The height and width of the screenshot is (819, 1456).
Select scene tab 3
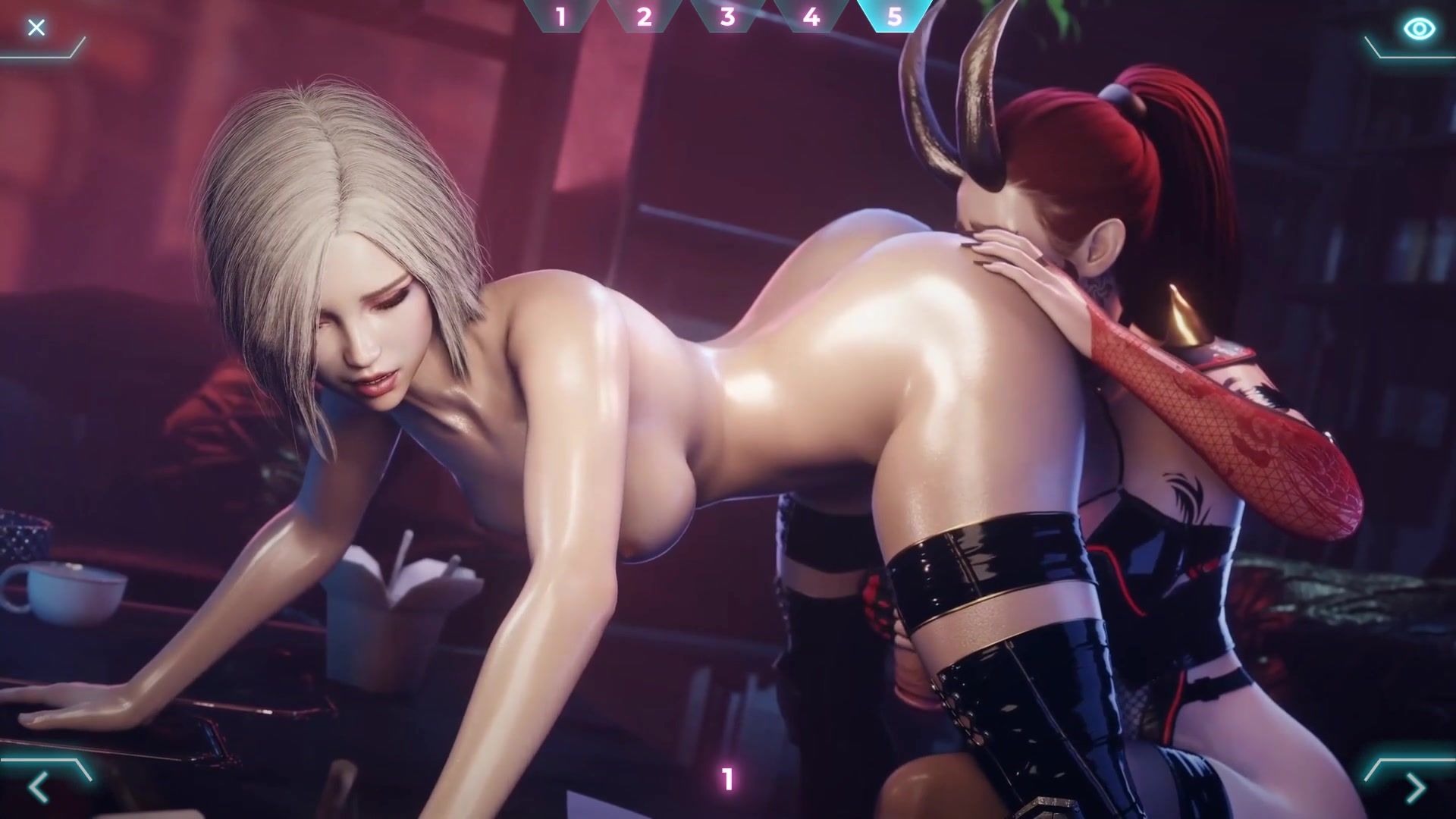[728, 16]
